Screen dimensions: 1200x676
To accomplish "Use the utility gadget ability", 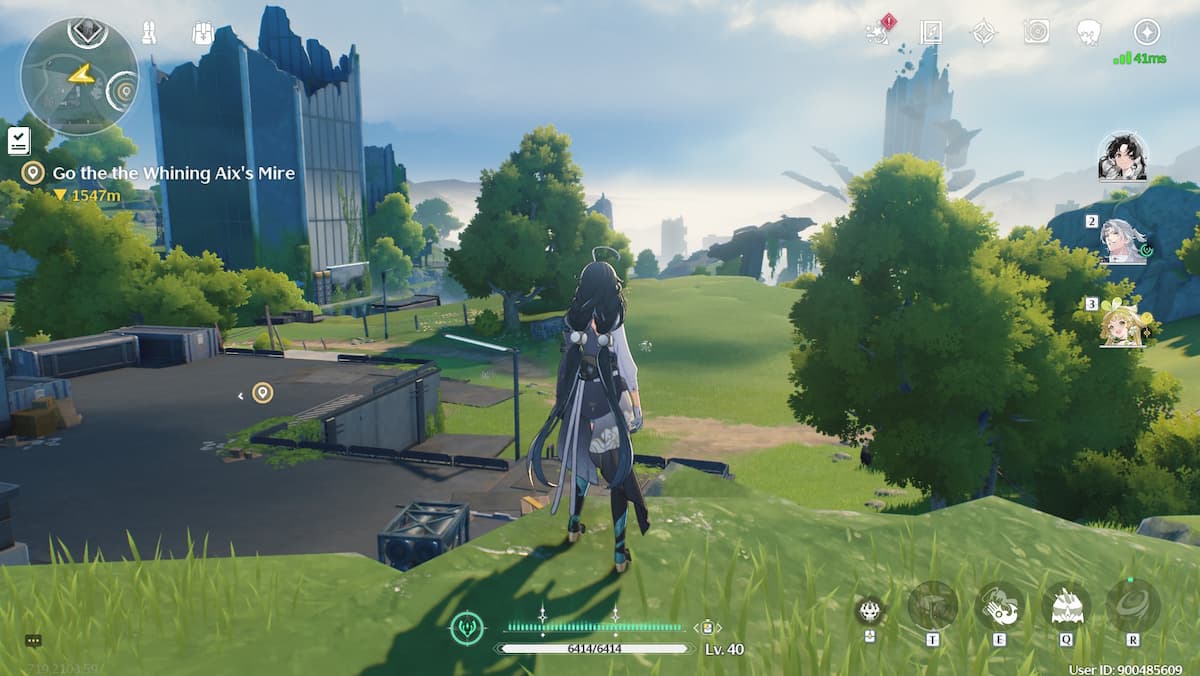I will (932, 606).
